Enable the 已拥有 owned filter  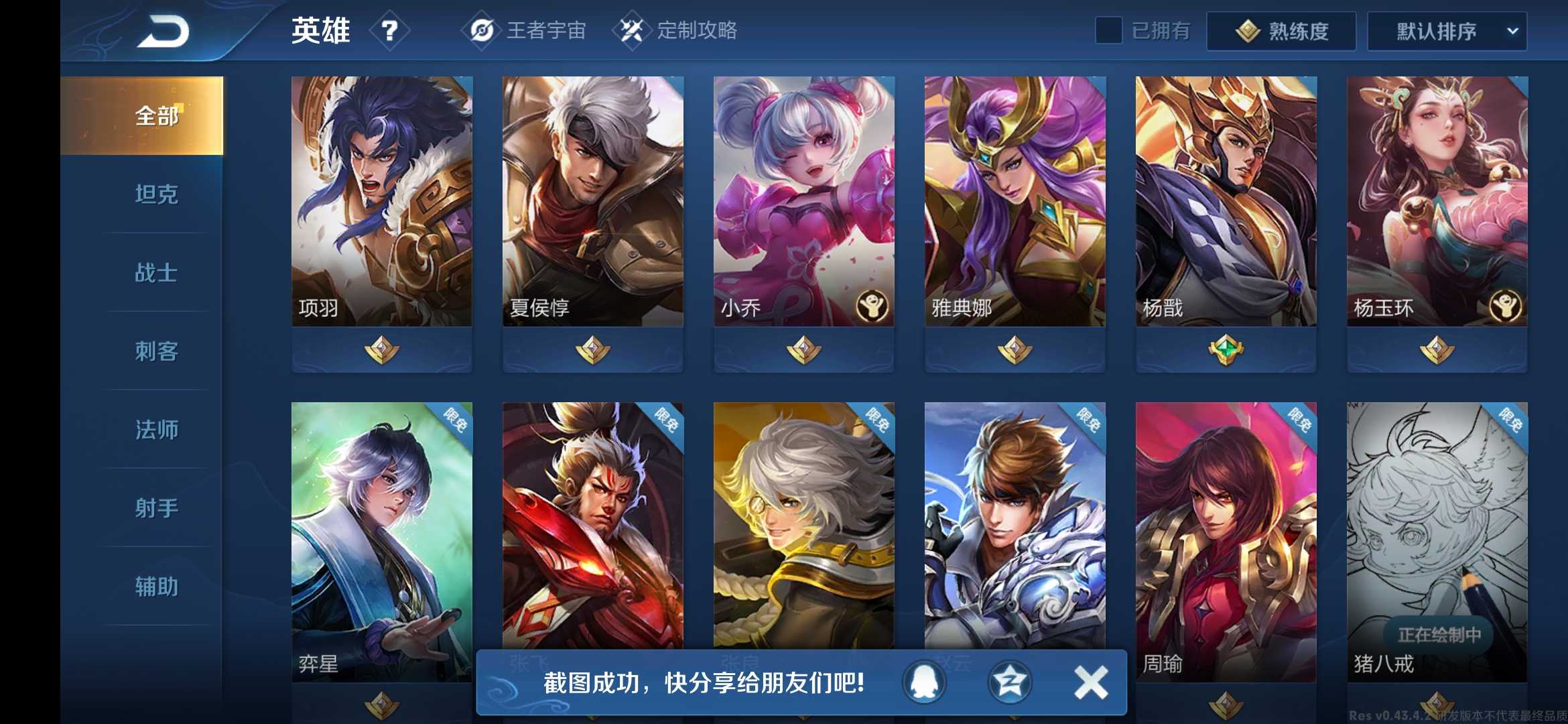click(x=1110, y=31)
